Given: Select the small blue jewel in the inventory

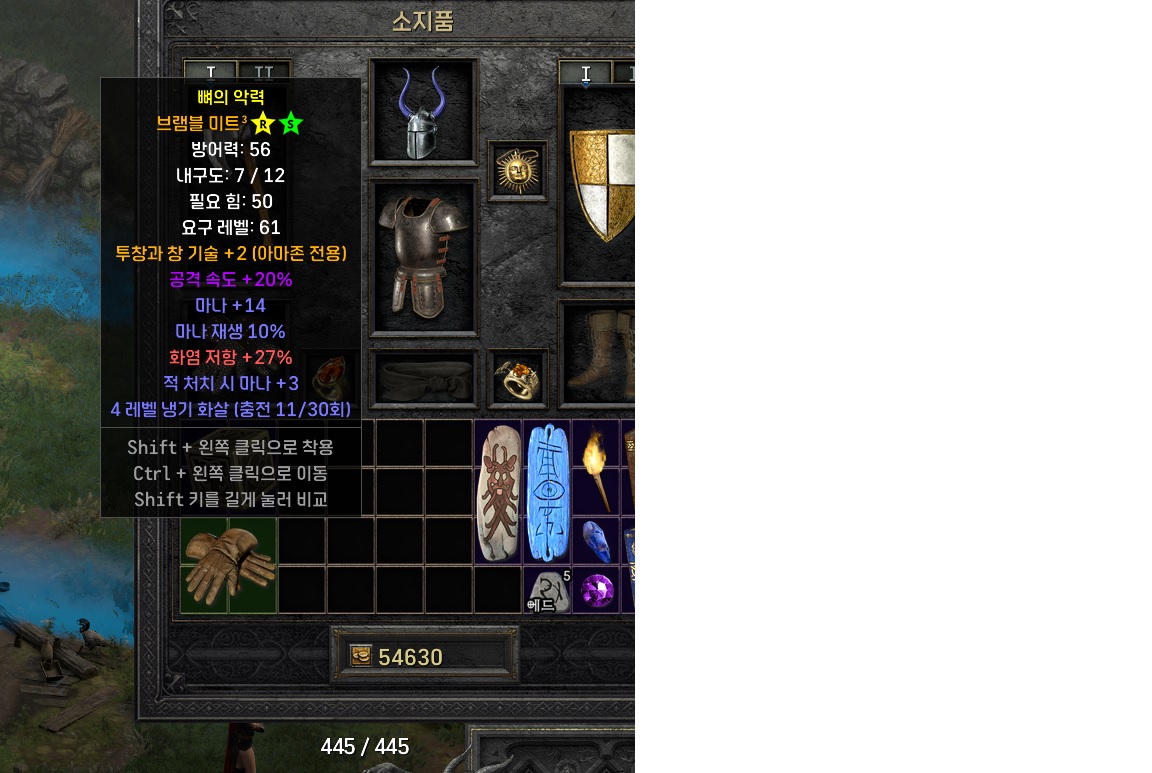Looking at the screenshot, I should coord(596,540).
